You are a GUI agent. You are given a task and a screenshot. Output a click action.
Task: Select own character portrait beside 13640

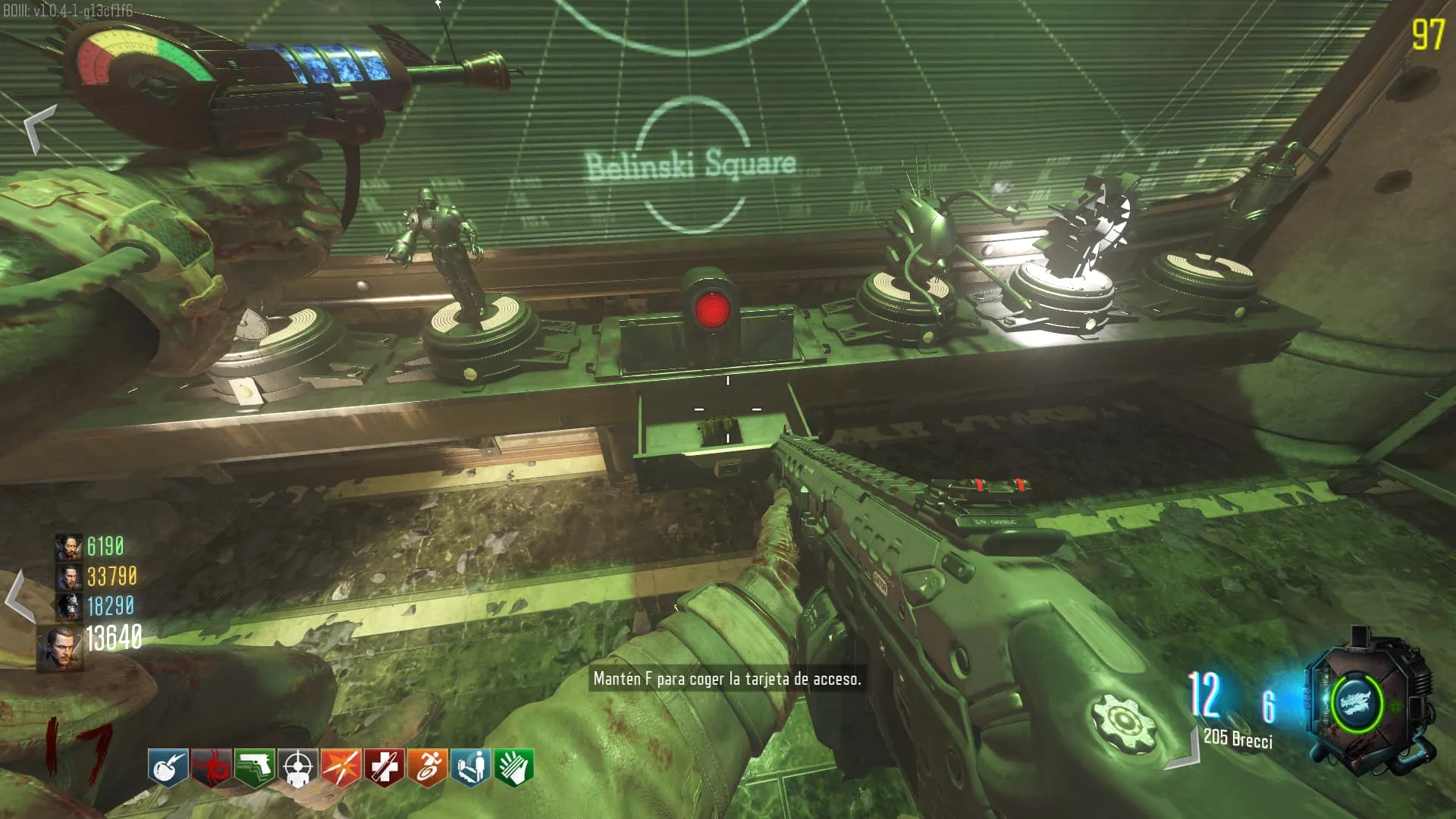pos(60,648)
